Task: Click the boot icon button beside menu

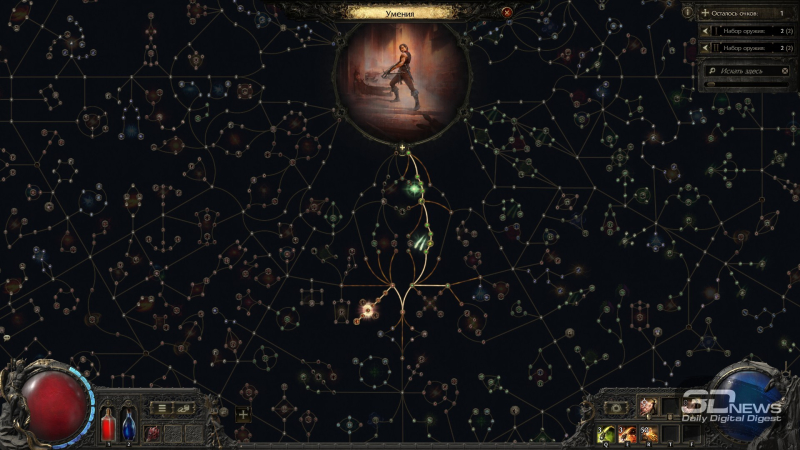Action: point(184,408)
